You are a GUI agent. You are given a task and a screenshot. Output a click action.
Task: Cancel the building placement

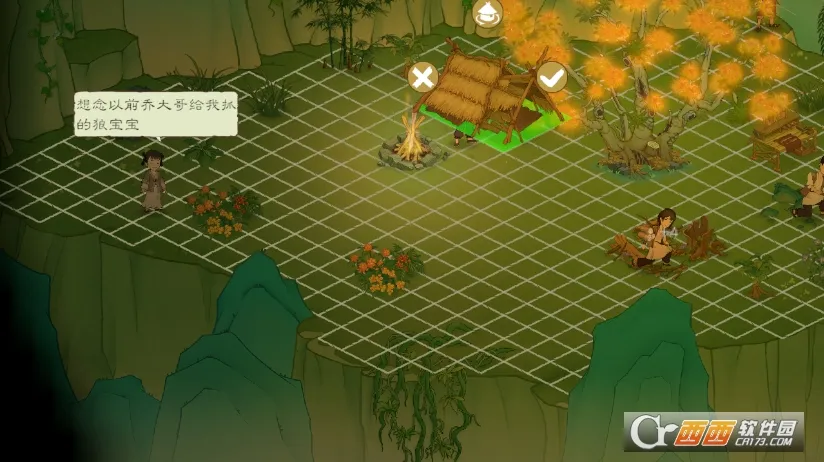pyautogui.click(x=423, y=77)
